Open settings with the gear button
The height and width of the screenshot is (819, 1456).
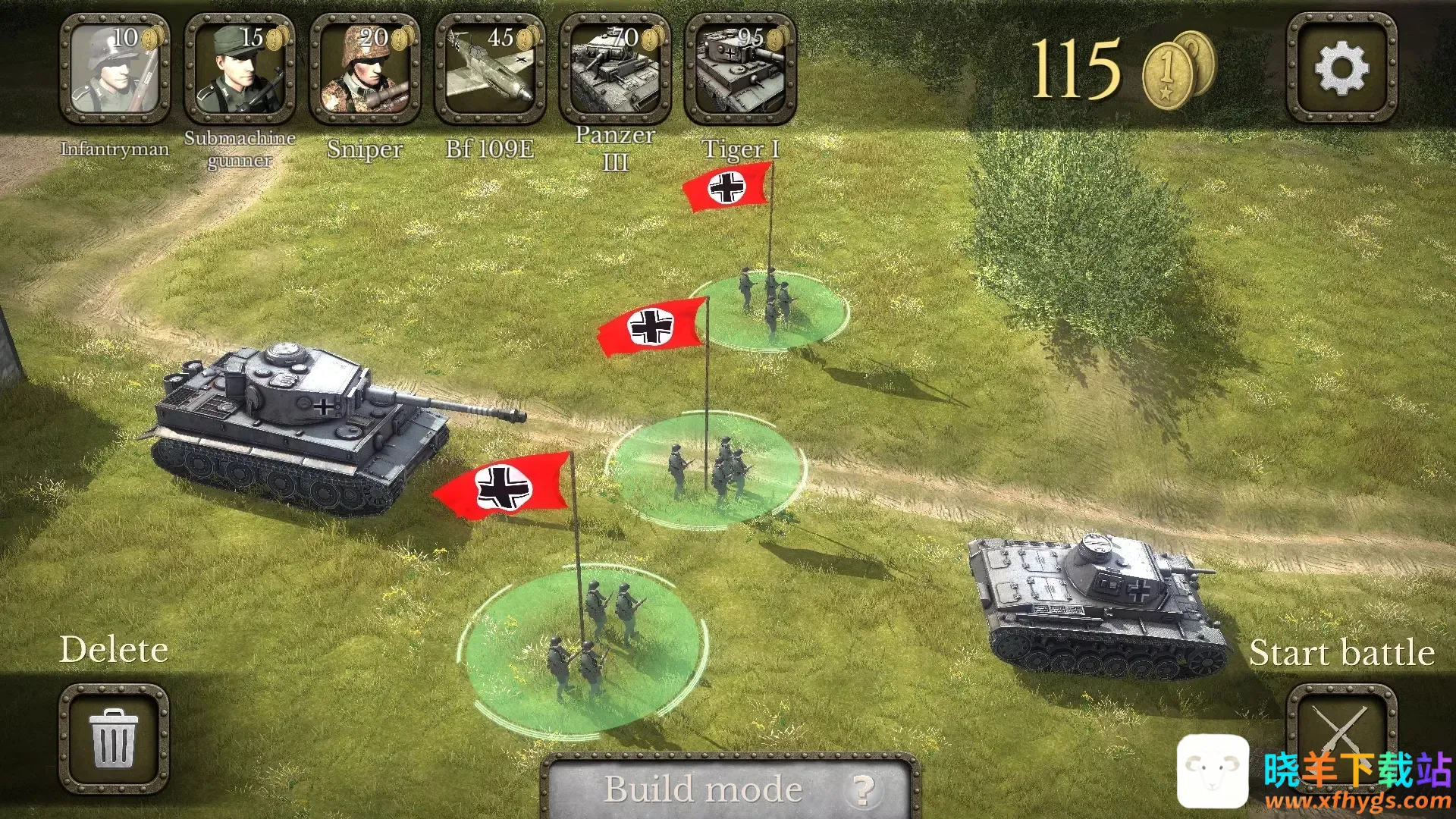pos(1341,68)
